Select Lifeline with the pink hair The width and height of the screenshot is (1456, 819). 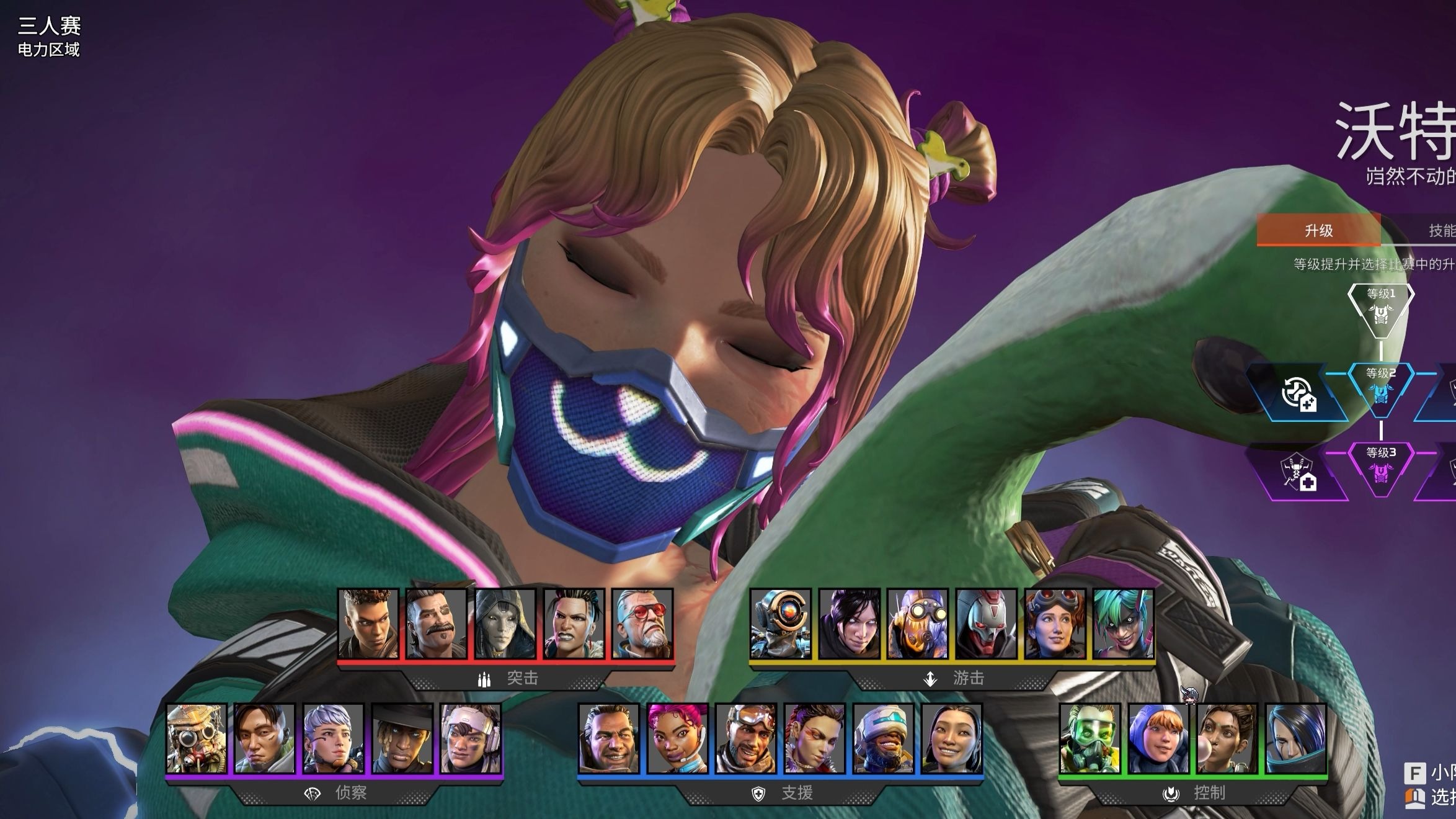point(677,738)
